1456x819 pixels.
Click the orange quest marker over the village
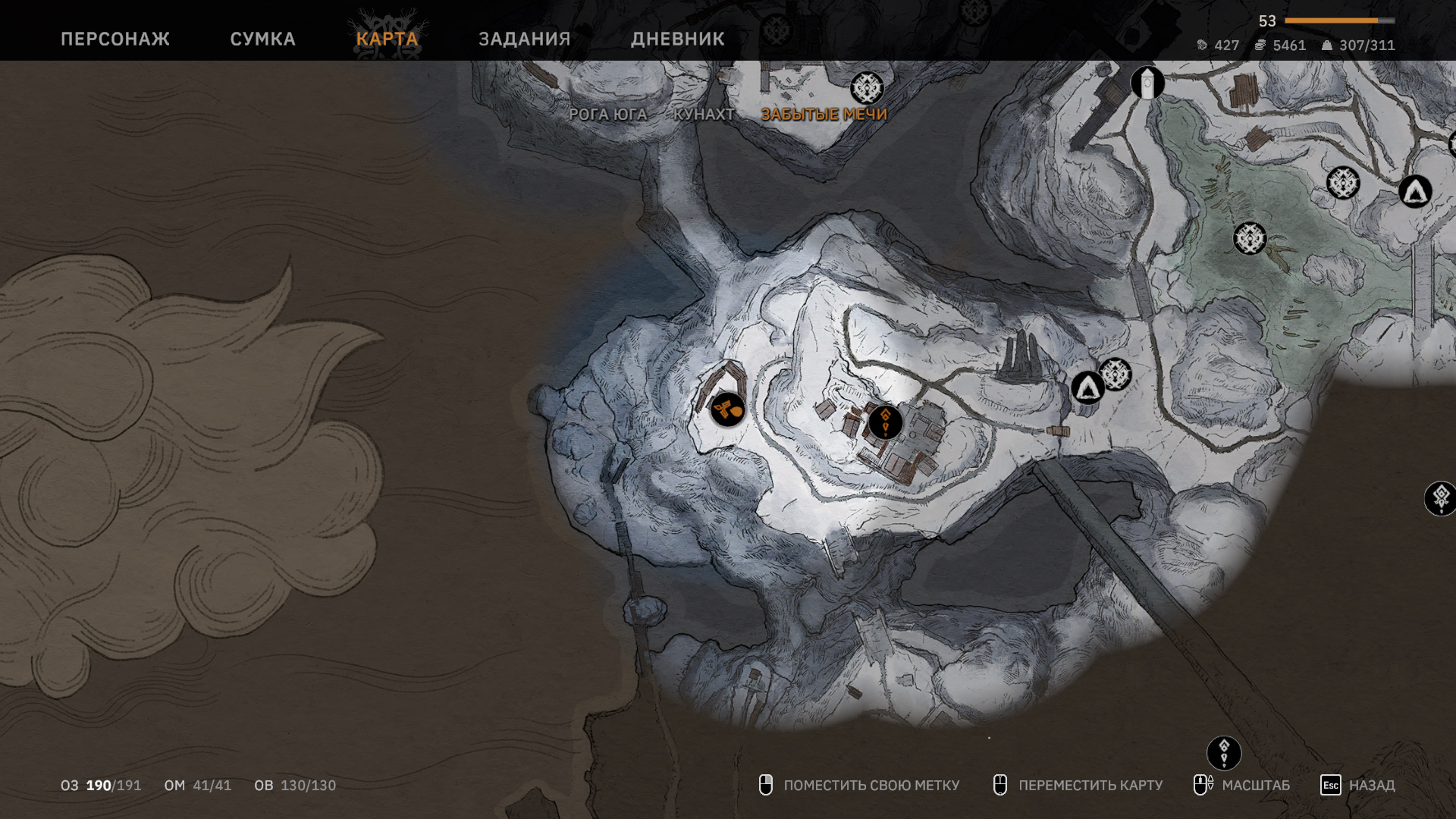coord(885,422)
